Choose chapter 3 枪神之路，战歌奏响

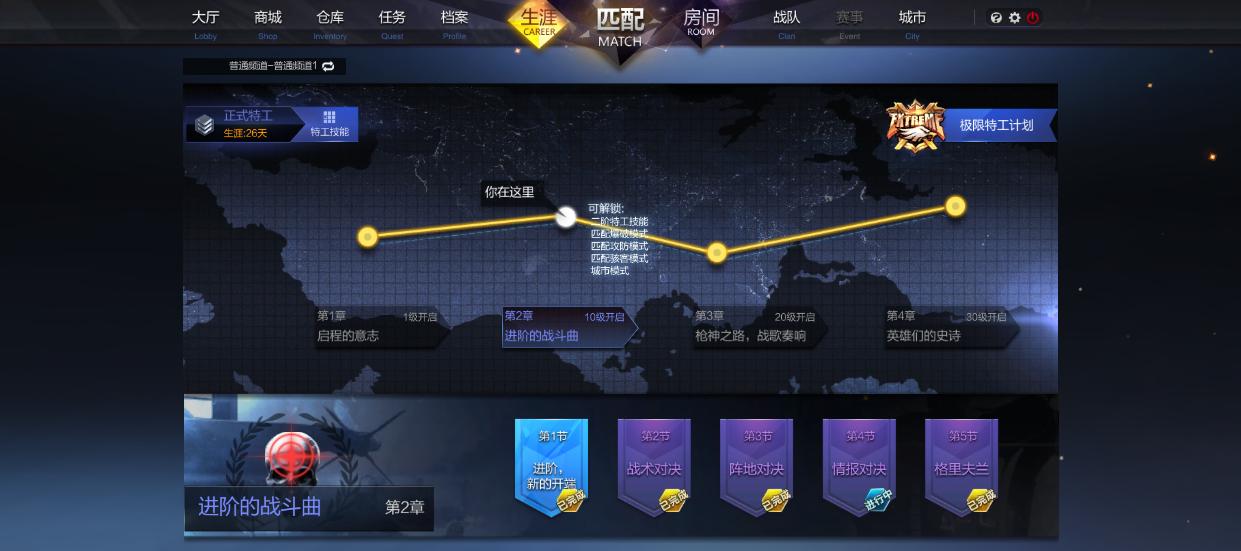755,327
